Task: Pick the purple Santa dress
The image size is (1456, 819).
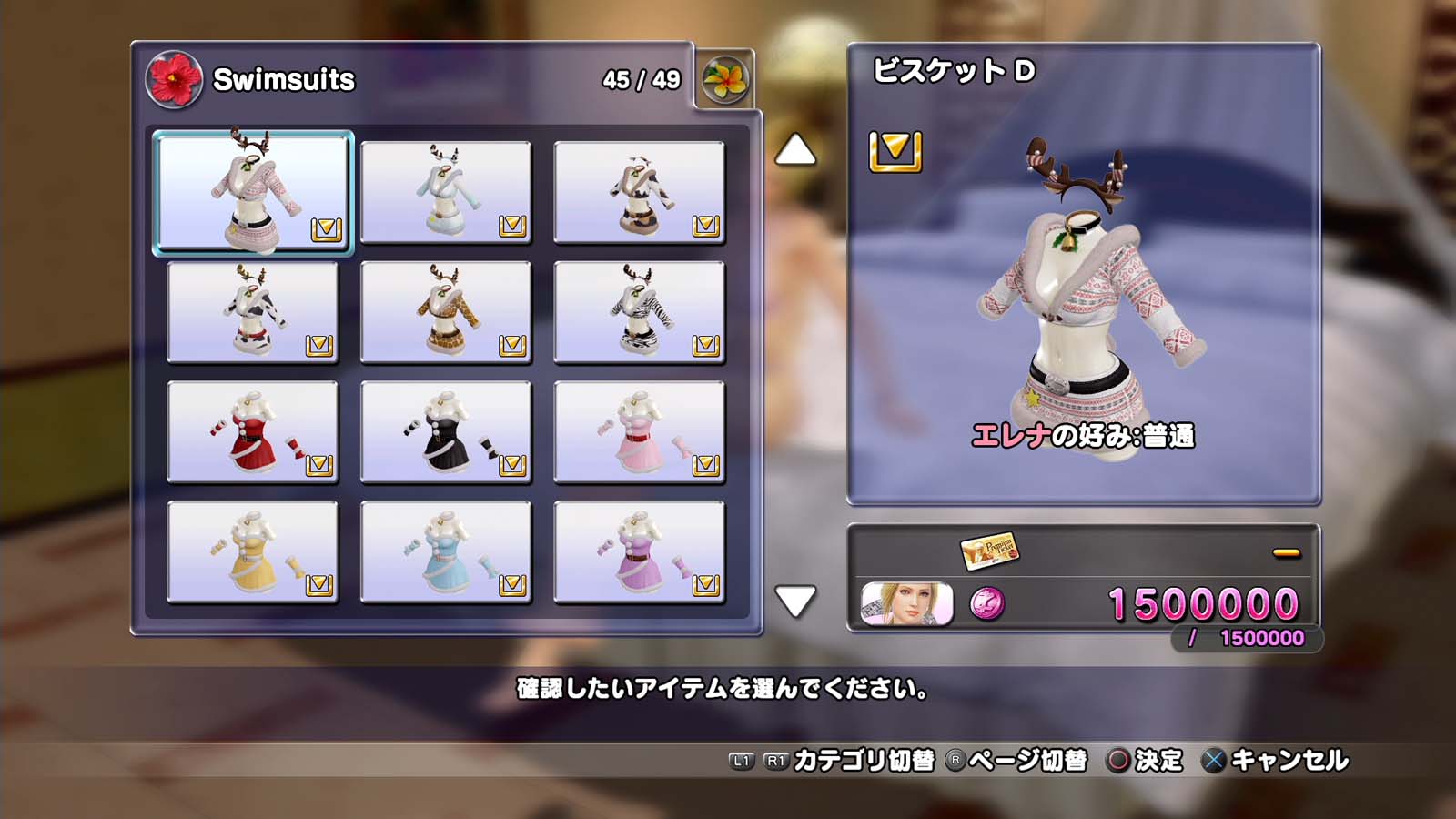Action: click(x=639, y=552)
